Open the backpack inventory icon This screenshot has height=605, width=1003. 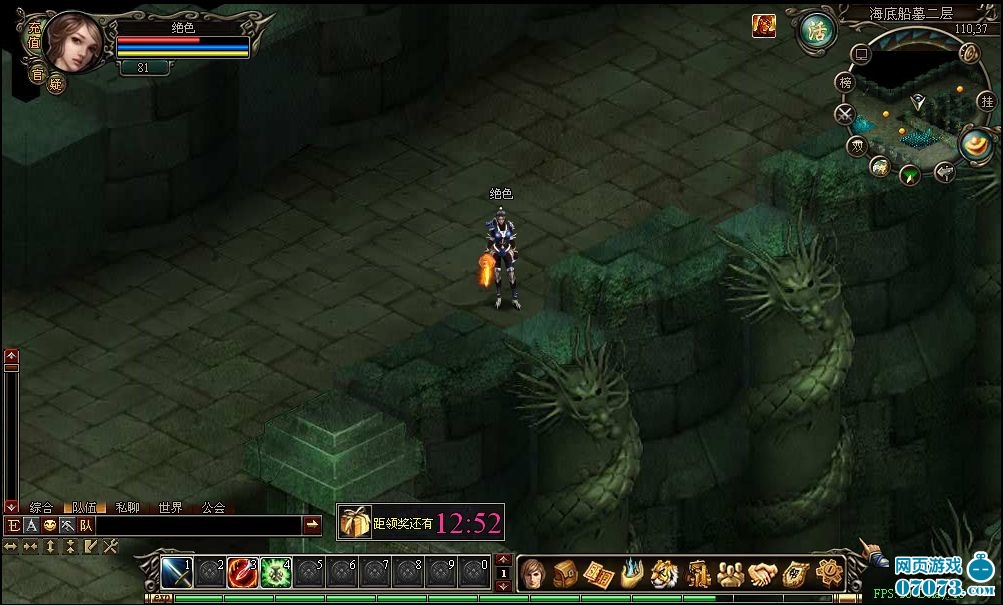(565, 573)
